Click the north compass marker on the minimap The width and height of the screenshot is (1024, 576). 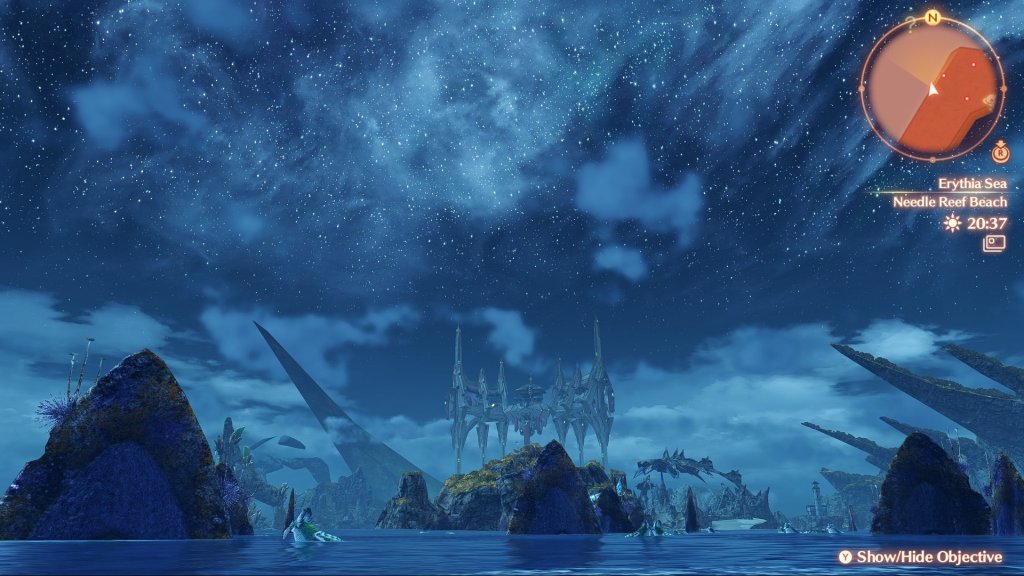[x=932, y=17]
